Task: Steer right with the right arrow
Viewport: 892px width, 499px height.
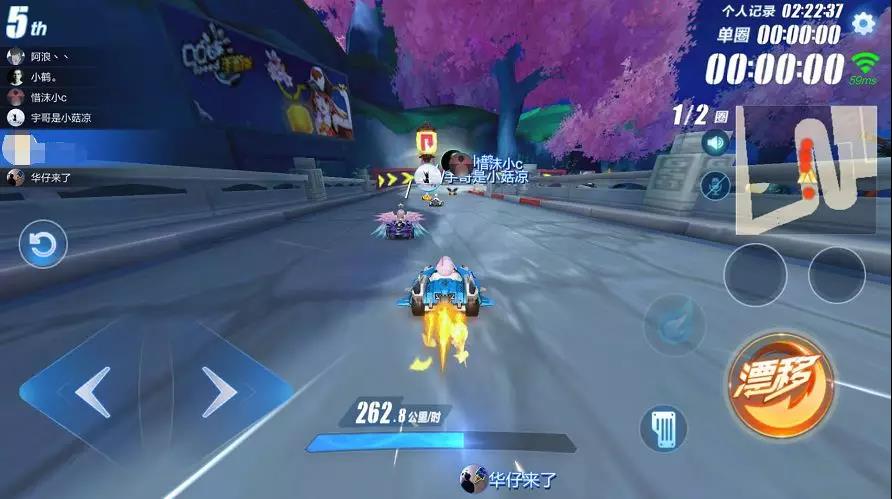Action: [x=218, y=392]
